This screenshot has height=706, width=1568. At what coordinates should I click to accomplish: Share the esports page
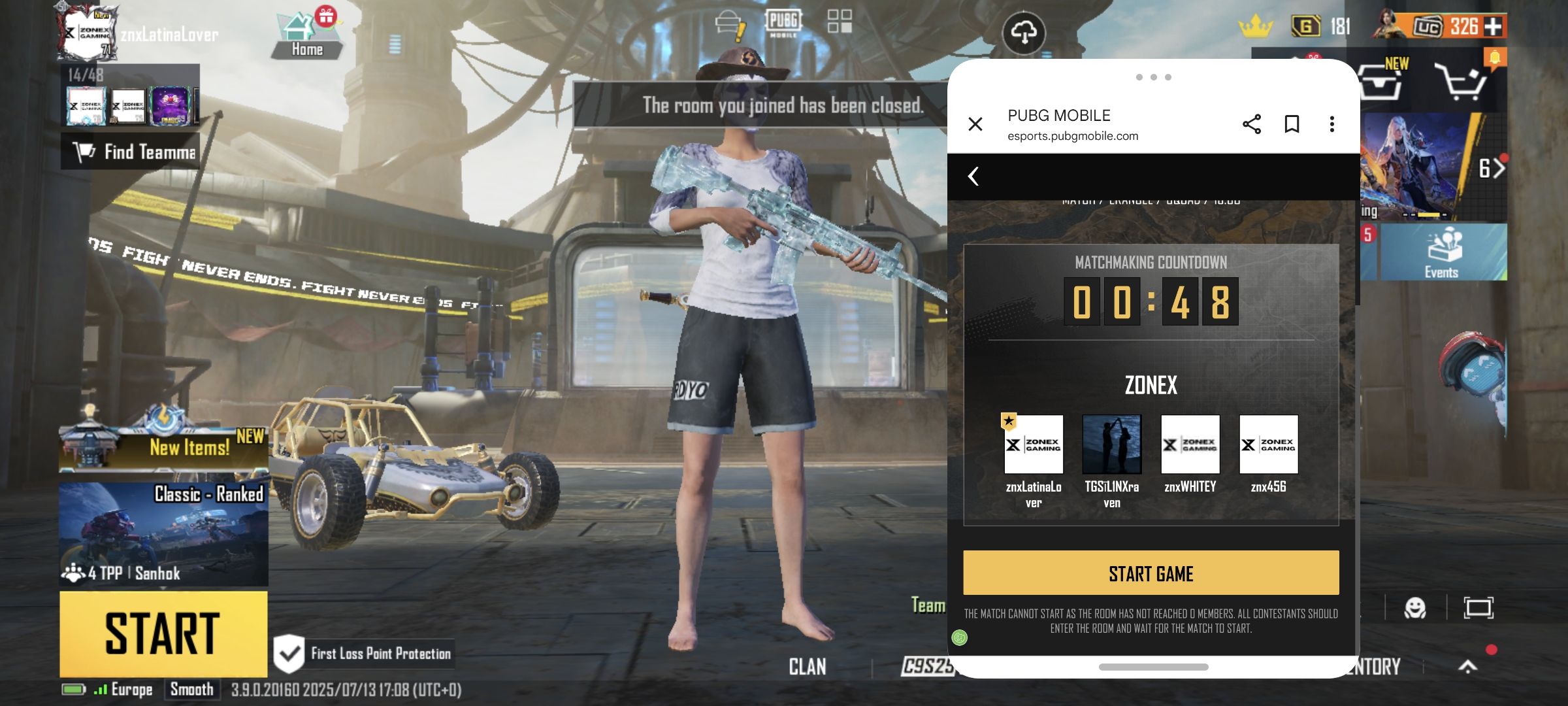1251,124
